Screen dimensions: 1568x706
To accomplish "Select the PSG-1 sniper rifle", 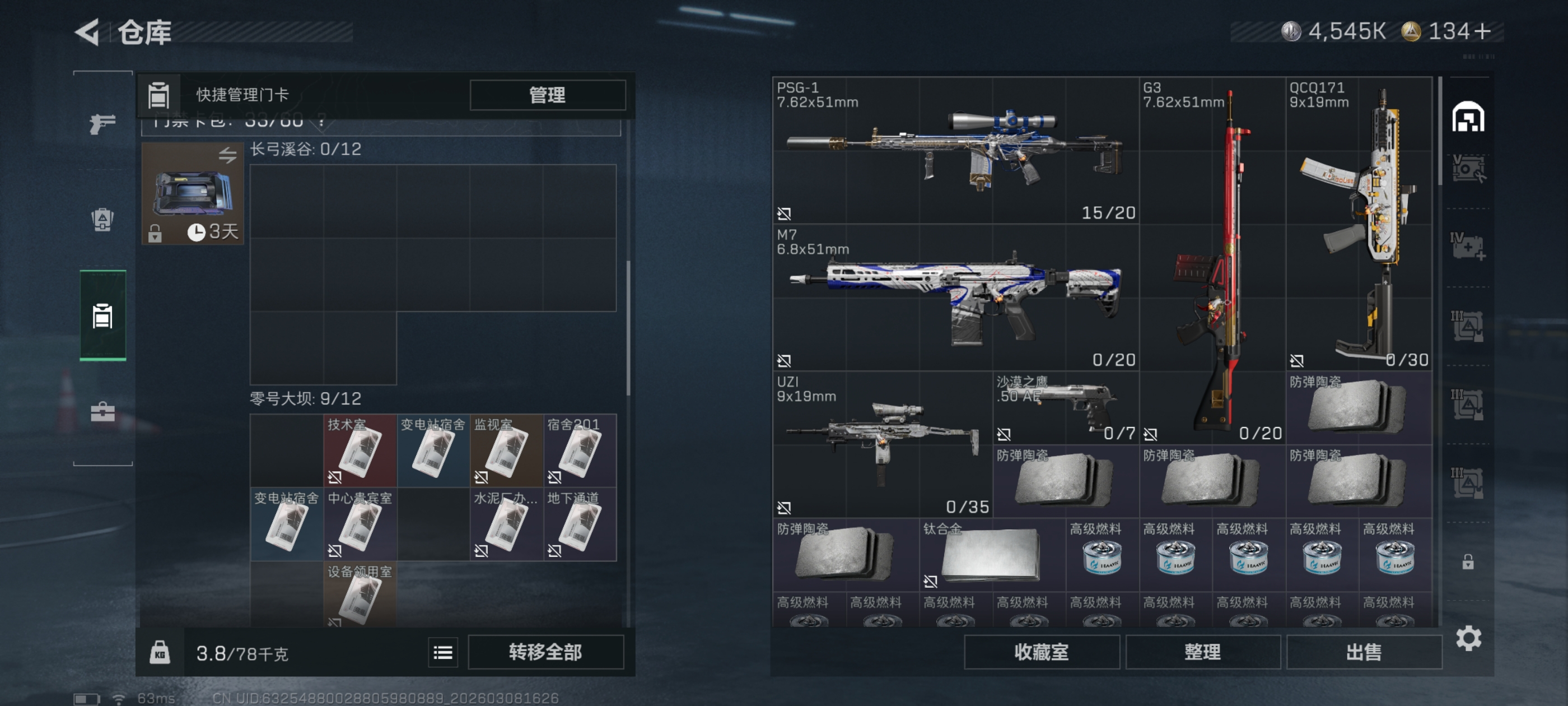I will coord(954,150).
